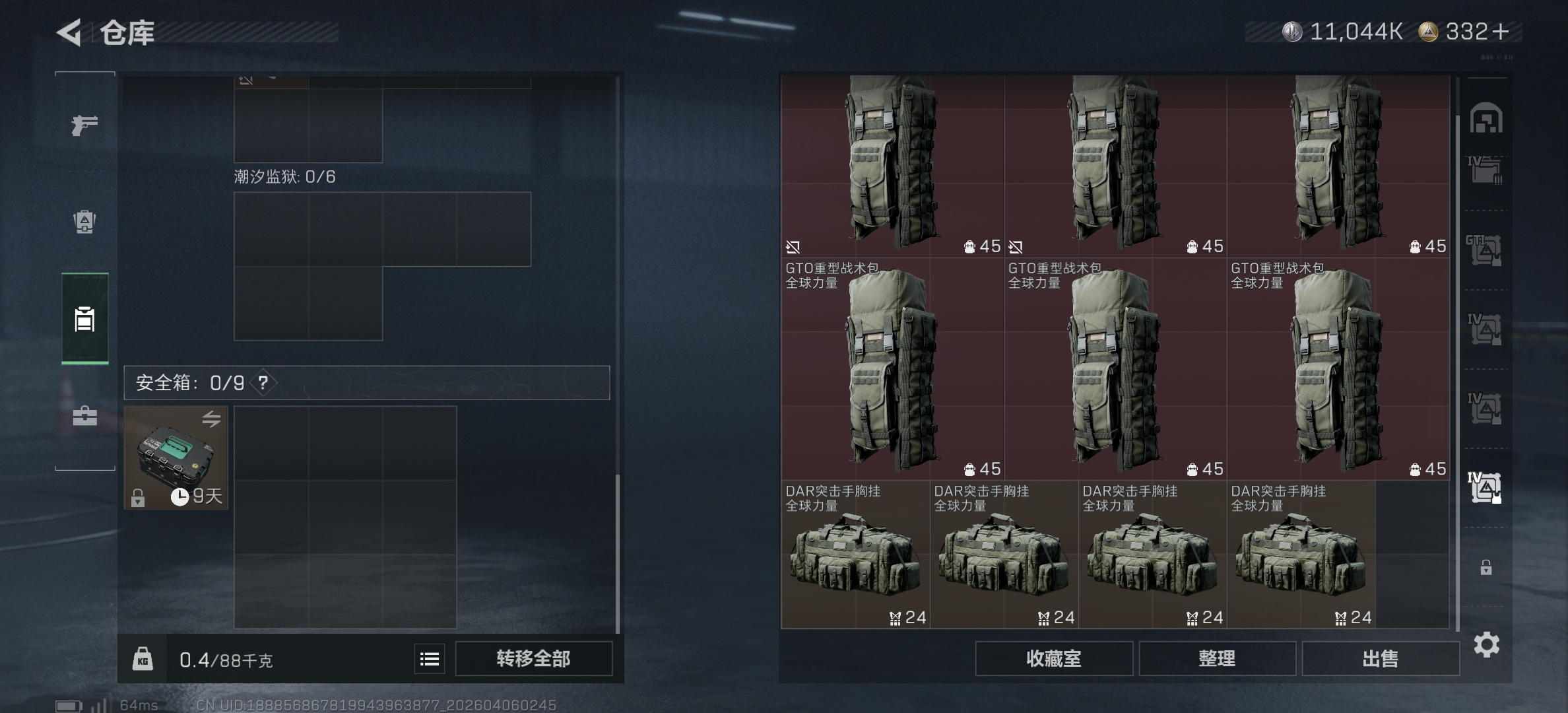Open the toolbox category icon in left sidebar

tap(84, 416)
